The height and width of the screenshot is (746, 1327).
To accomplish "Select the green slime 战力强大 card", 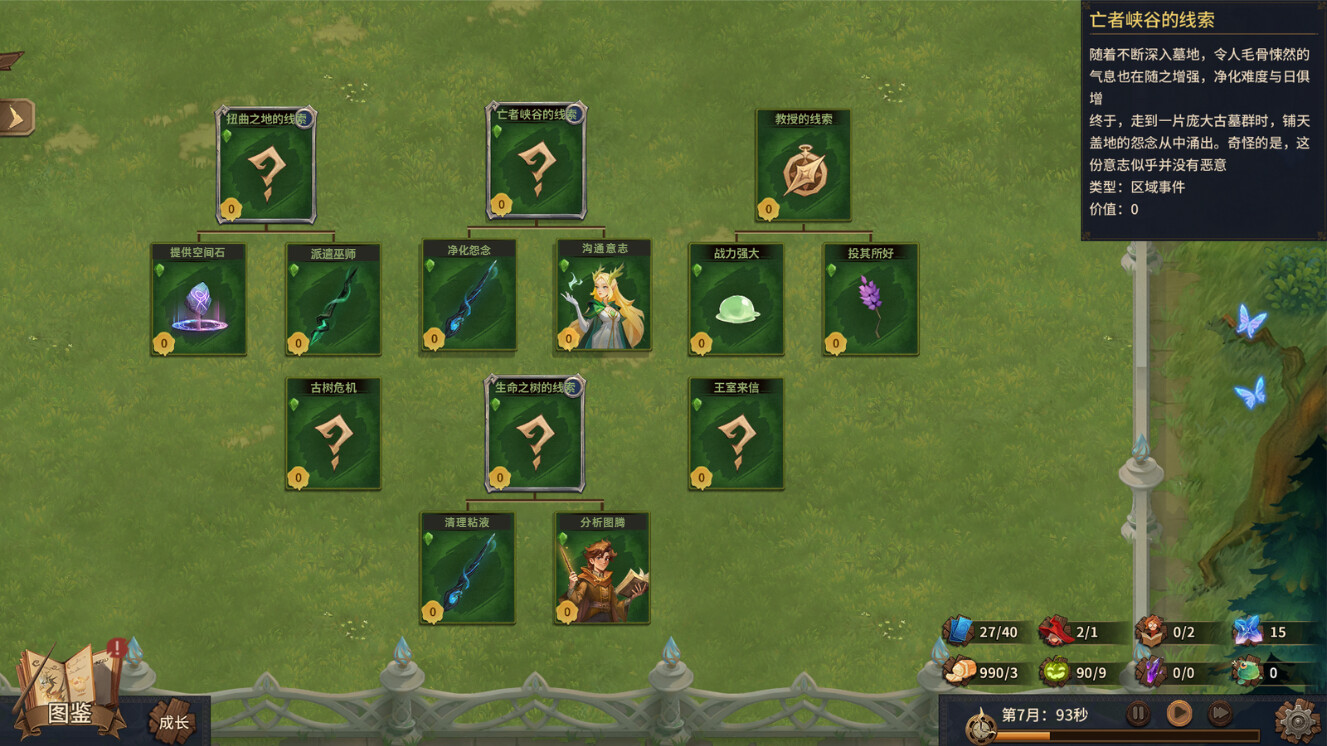I will coord(735,299).
